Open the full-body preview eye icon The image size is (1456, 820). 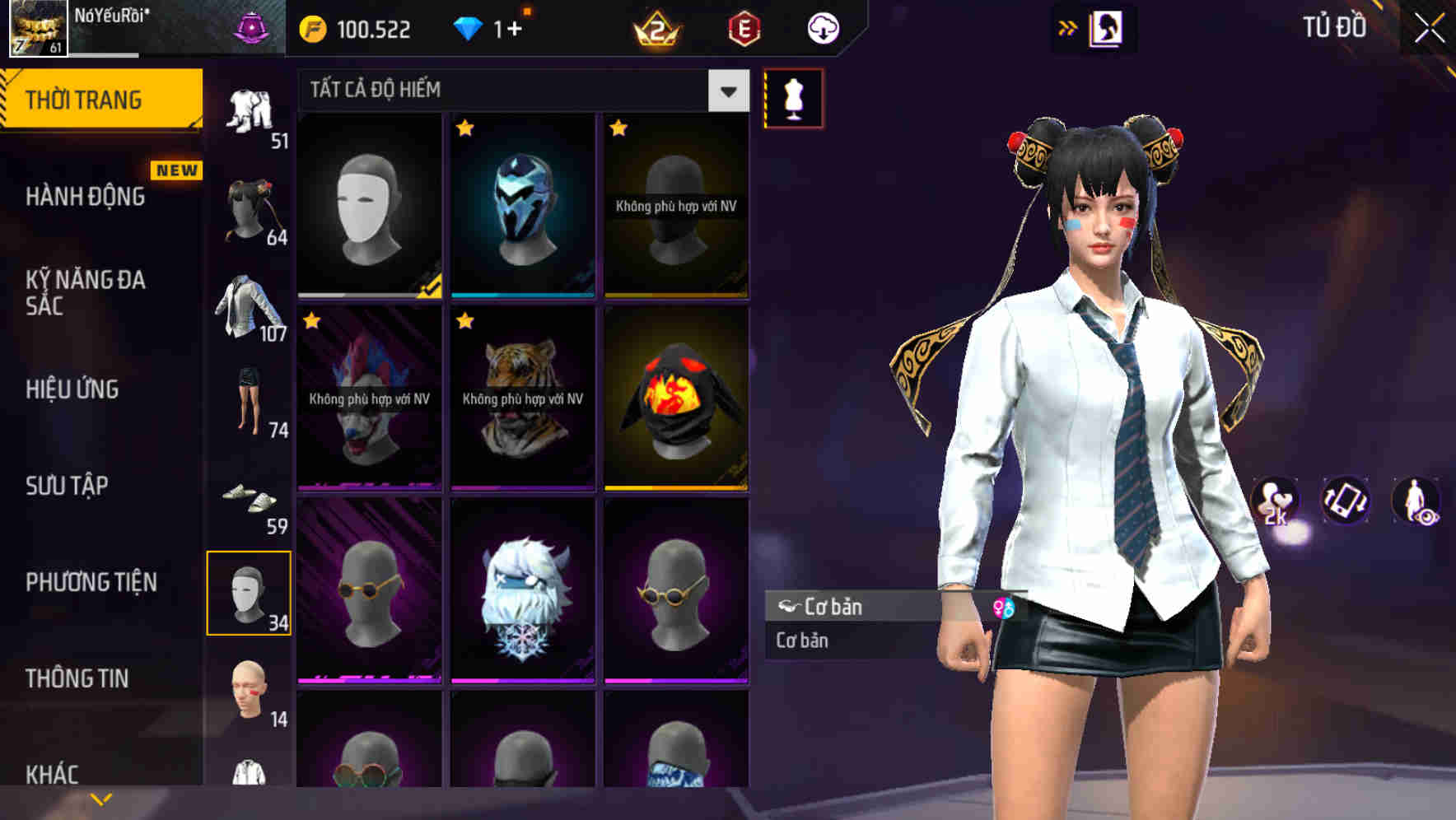(x=1414, y=501)
